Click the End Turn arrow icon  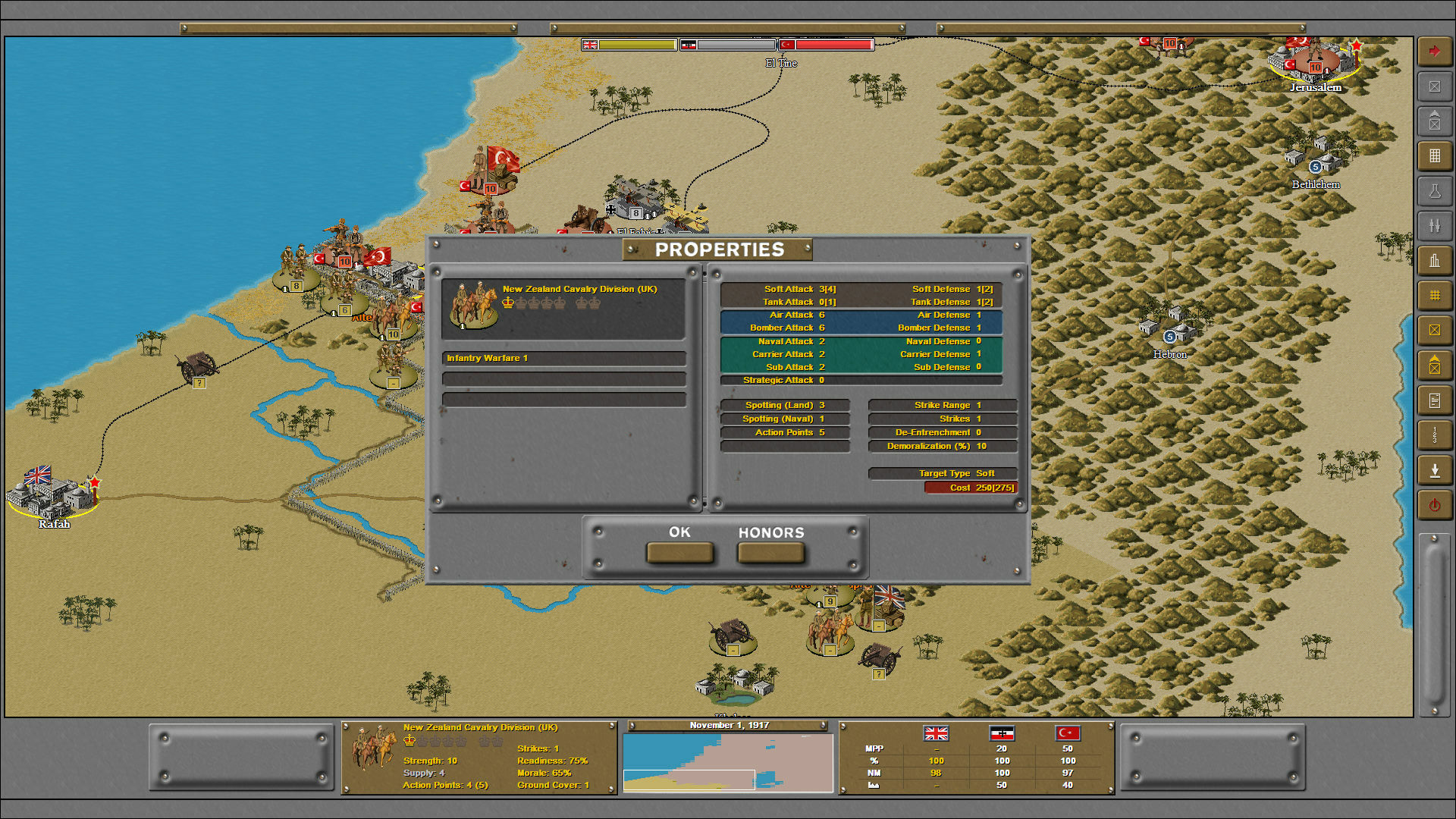click(1435, 51)
